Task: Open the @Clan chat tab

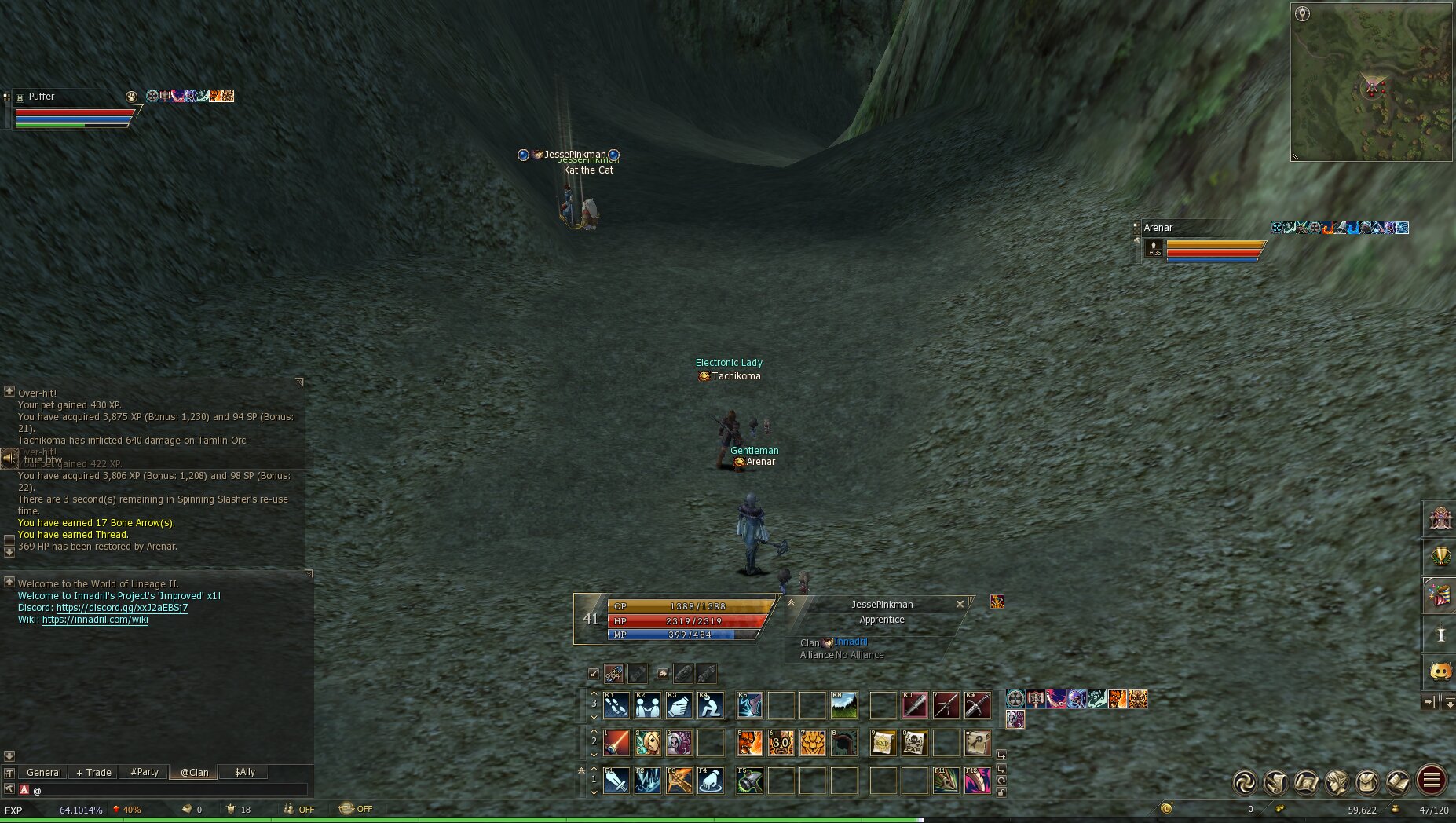Action: 194,772
